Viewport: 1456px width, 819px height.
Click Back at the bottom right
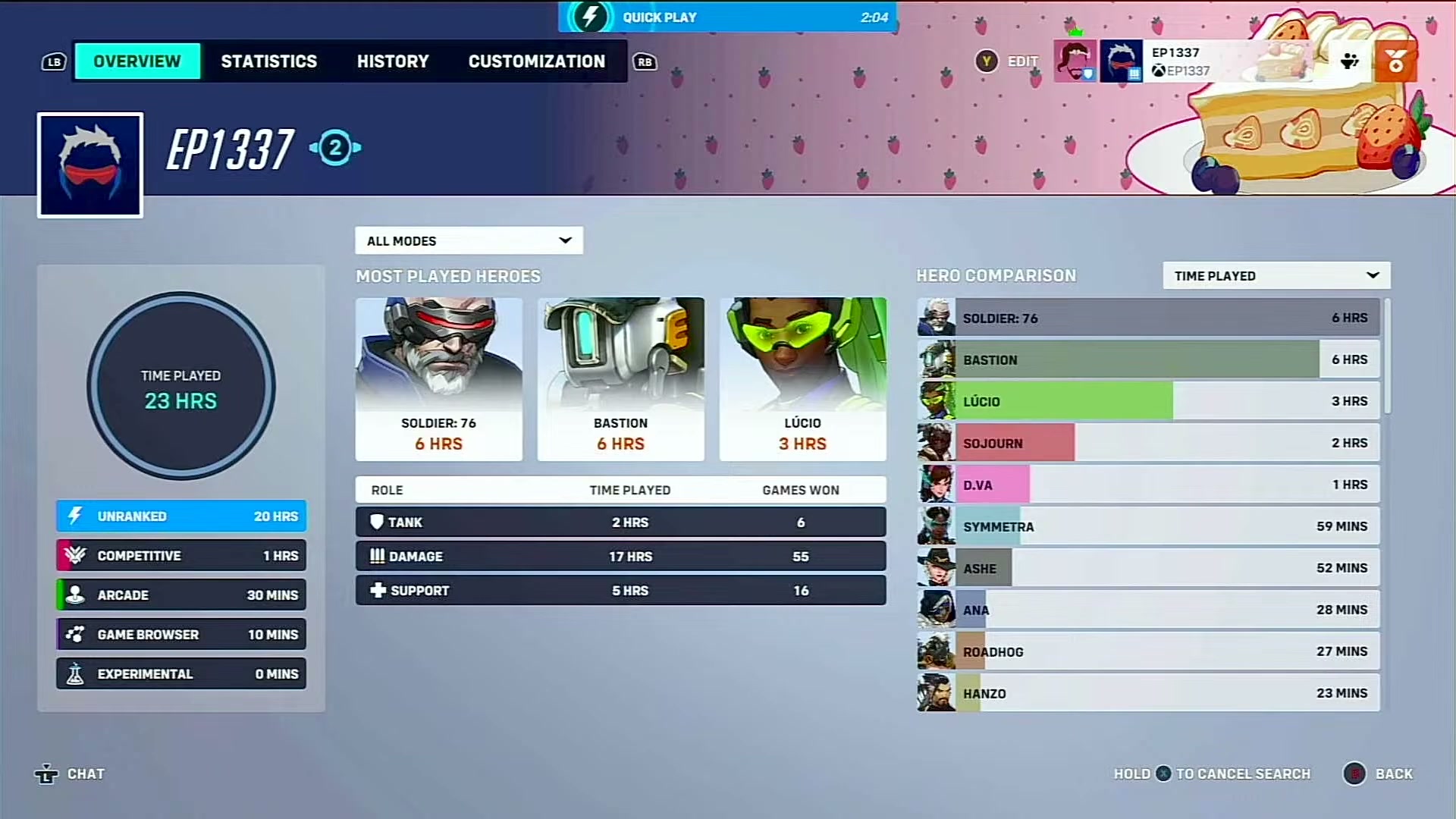coord(1393,773)
